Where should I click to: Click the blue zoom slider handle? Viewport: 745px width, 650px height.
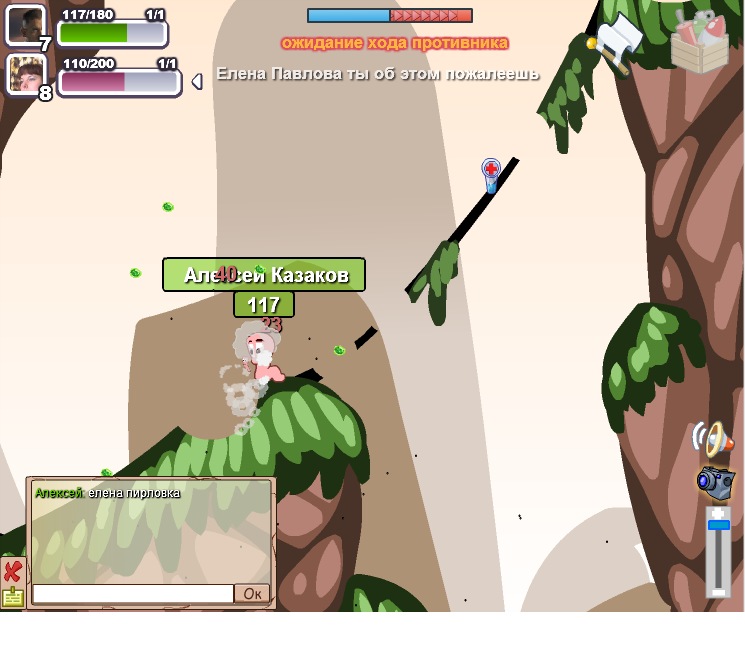tap(718, 524)
